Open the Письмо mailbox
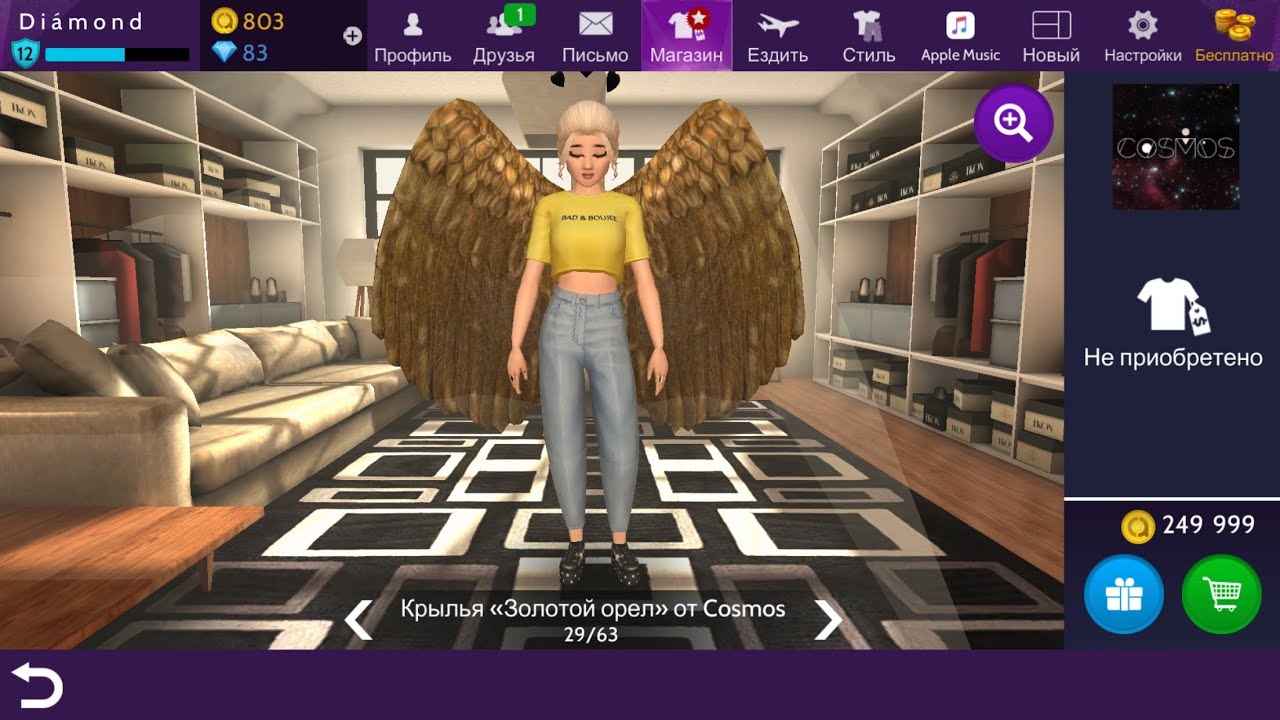Image resolution: width=1280 pixels, height=720 pixels. coord(595,36)
